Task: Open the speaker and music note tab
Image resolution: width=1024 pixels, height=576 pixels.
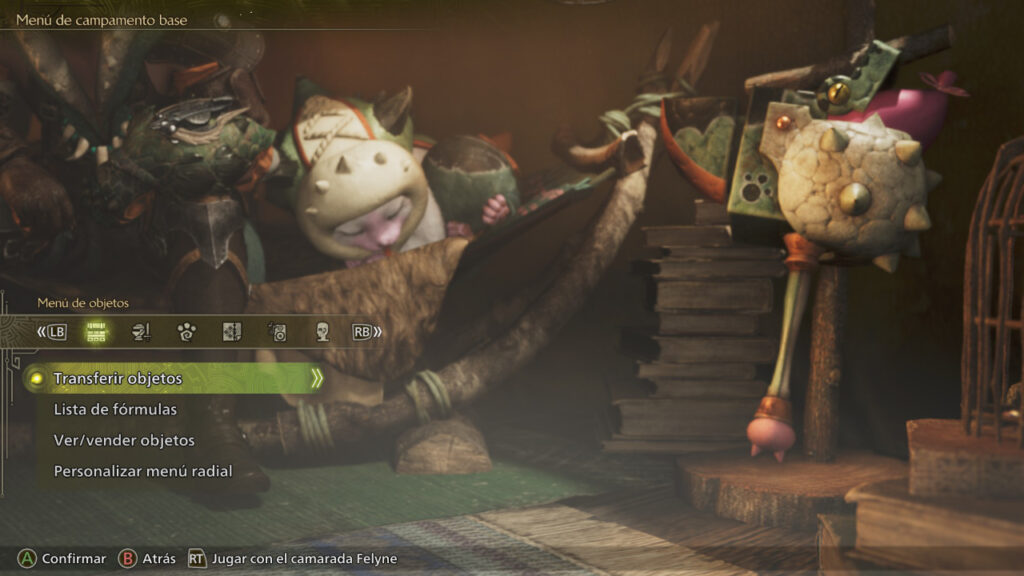Action: (x=277, y=332)
